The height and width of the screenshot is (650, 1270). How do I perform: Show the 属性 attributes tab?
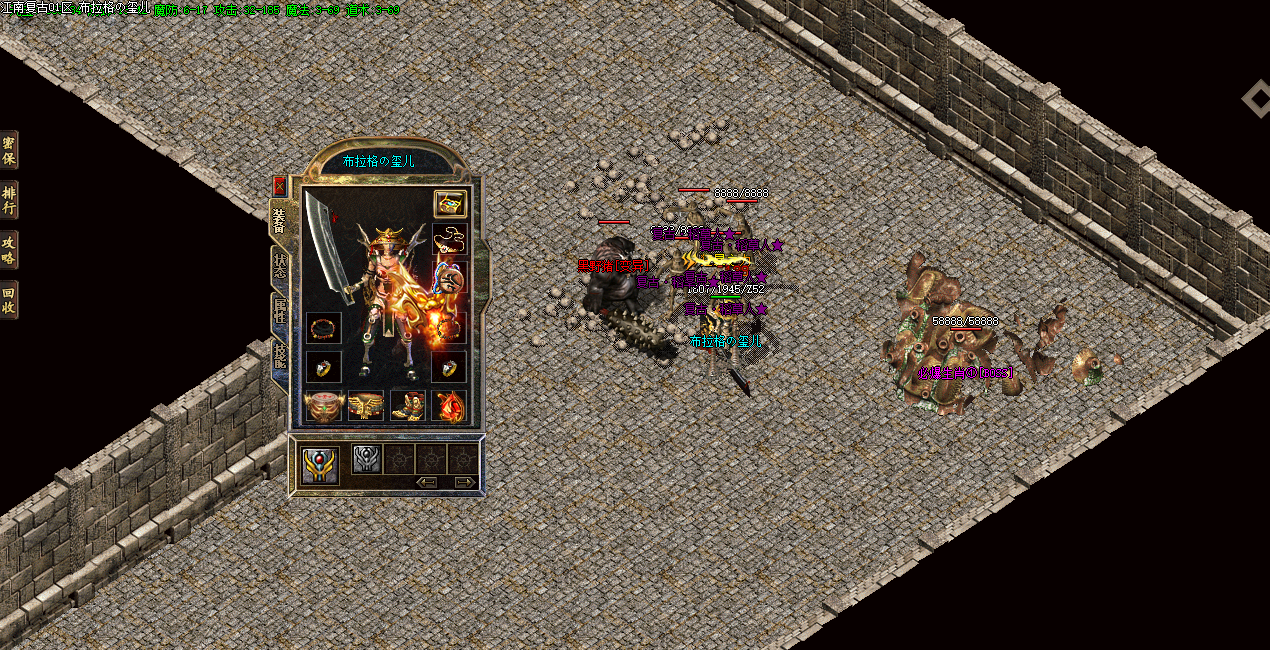tap(280, 312)
